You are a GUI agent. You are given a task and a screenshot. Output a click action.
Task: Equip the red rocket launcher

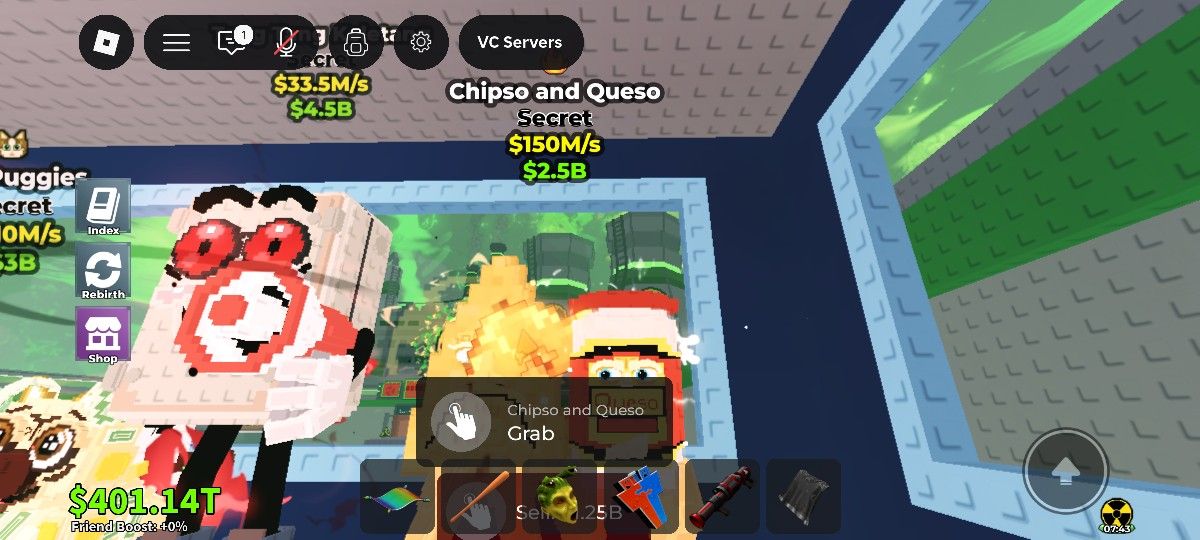coord(722,497)
